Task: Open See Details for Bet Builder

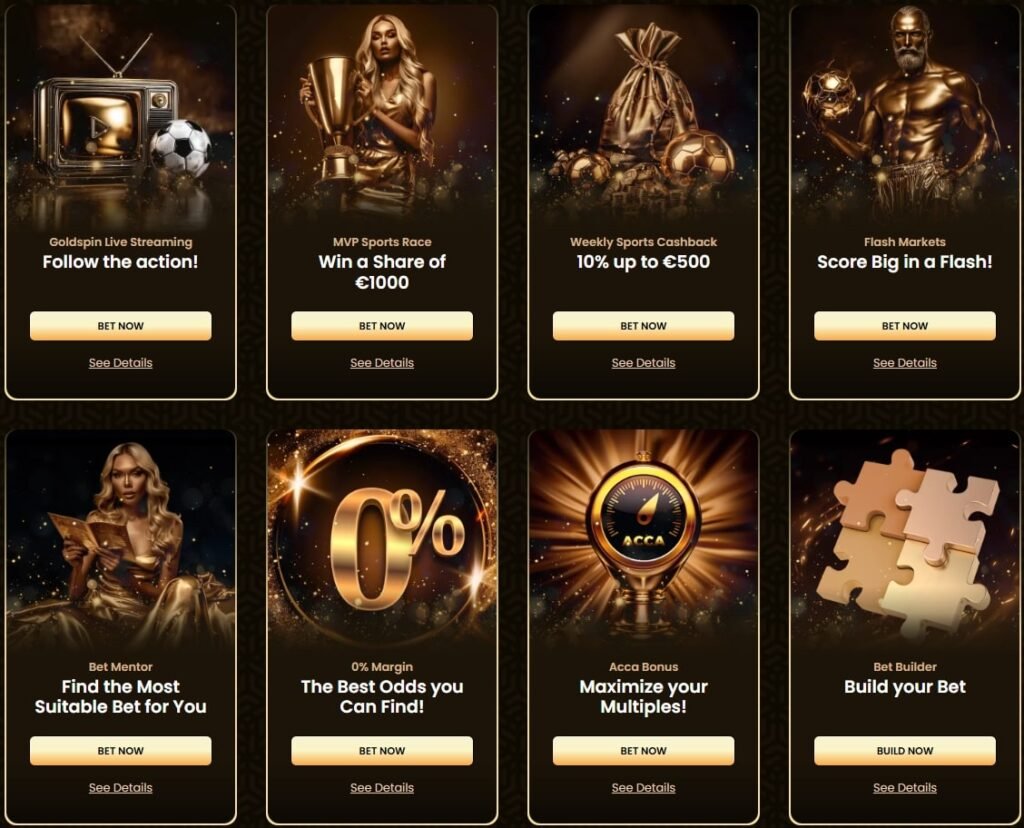Action: click(905, 788)
